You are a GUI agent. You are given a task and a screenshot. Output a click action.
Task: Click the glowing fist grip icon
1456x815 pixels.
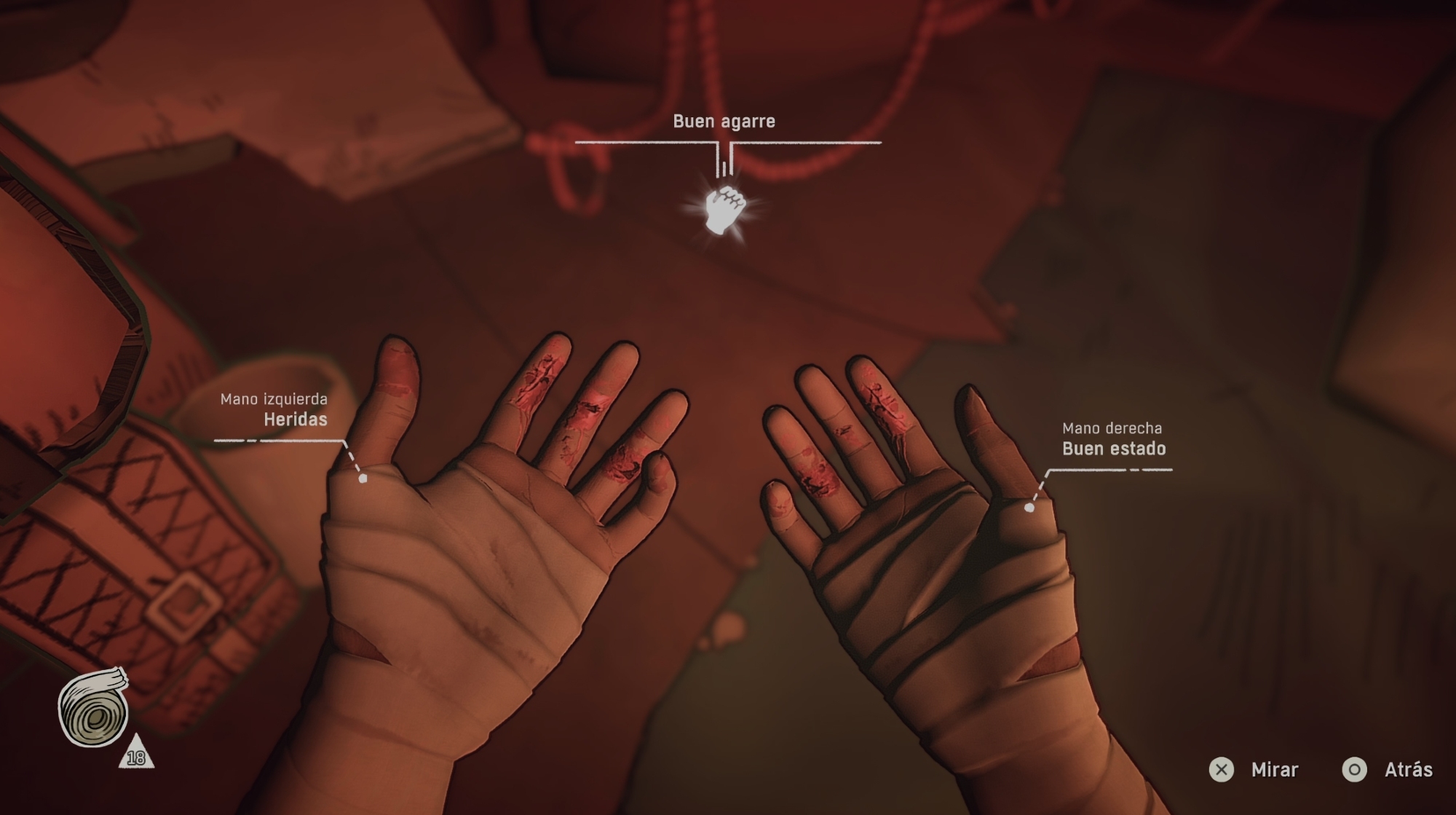[x=724, y=210]
